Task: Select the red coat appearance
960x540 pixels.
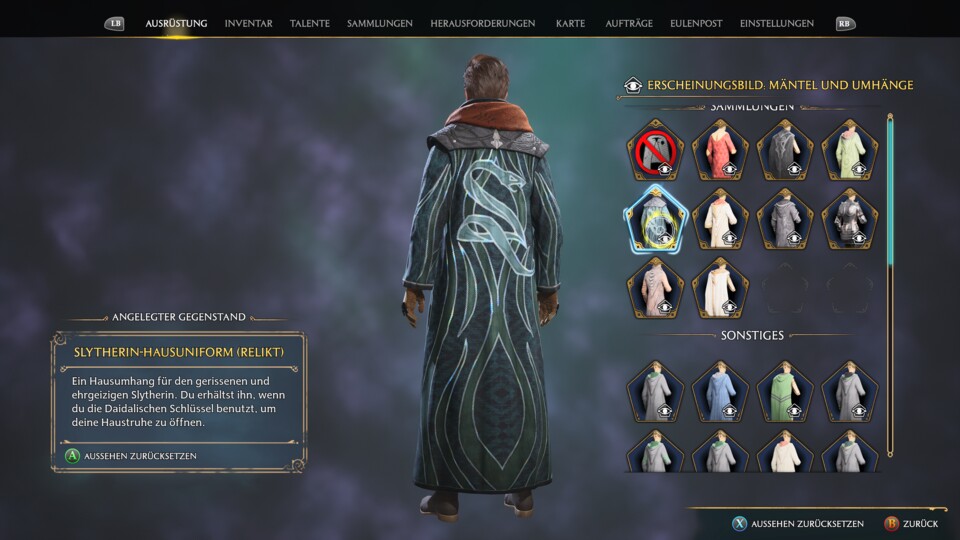Action: point(720,150)
